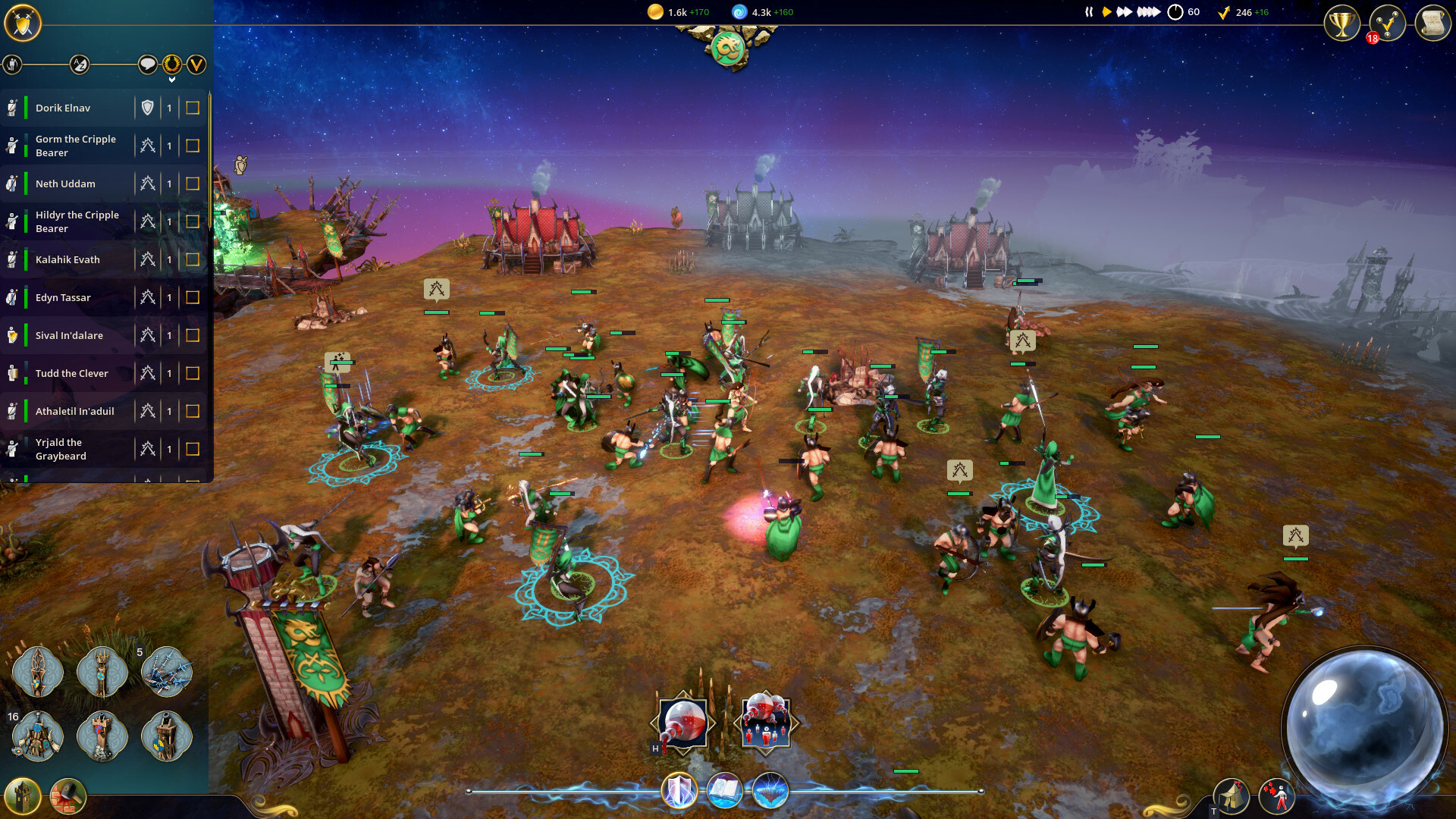Enable the checkbox for Gorm the Cripple Bearer
This screenshot has height=819, width=1456.
193,145
